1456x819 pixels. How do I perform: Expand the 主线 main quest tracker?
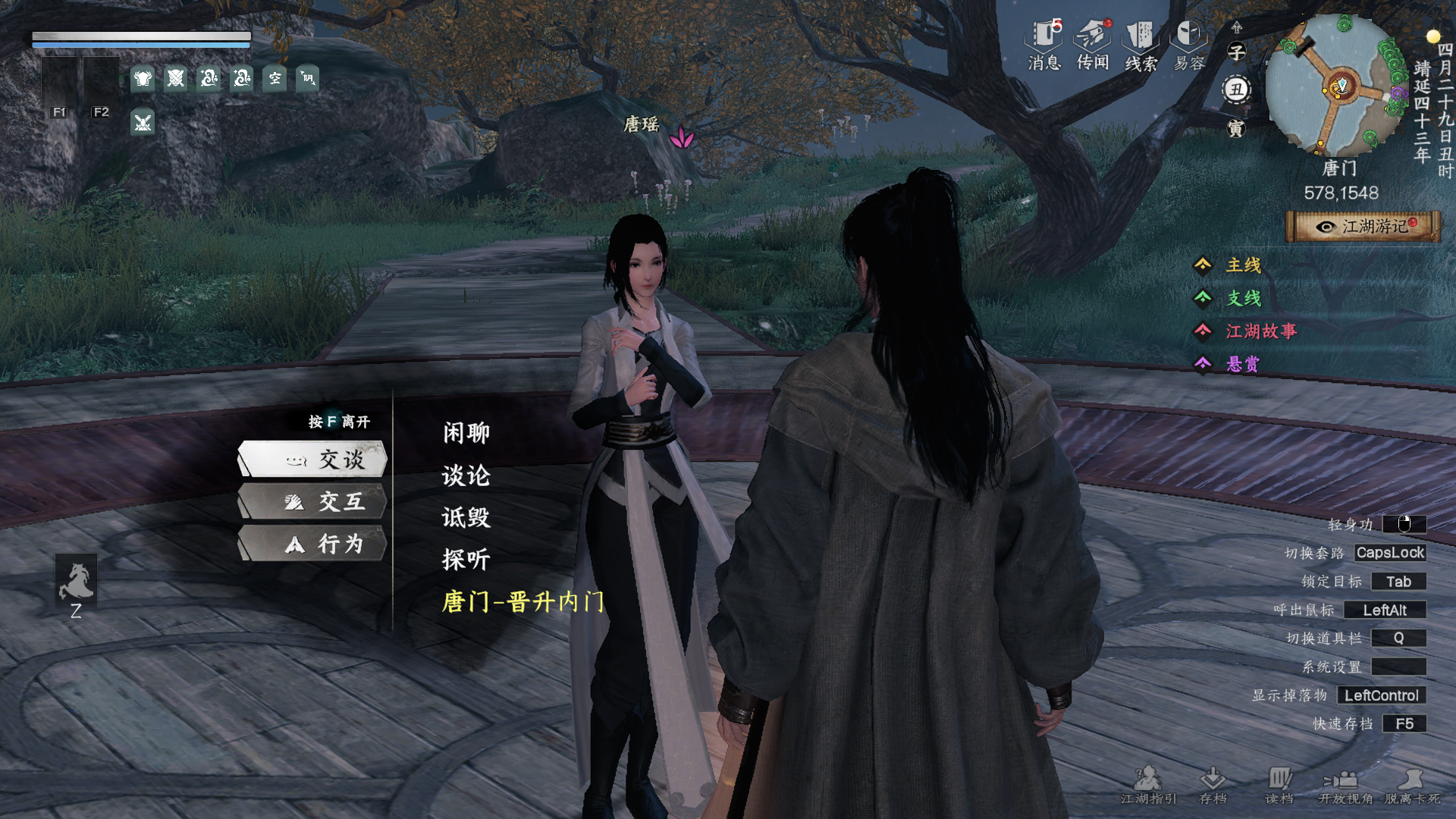tap(1243, 265)
